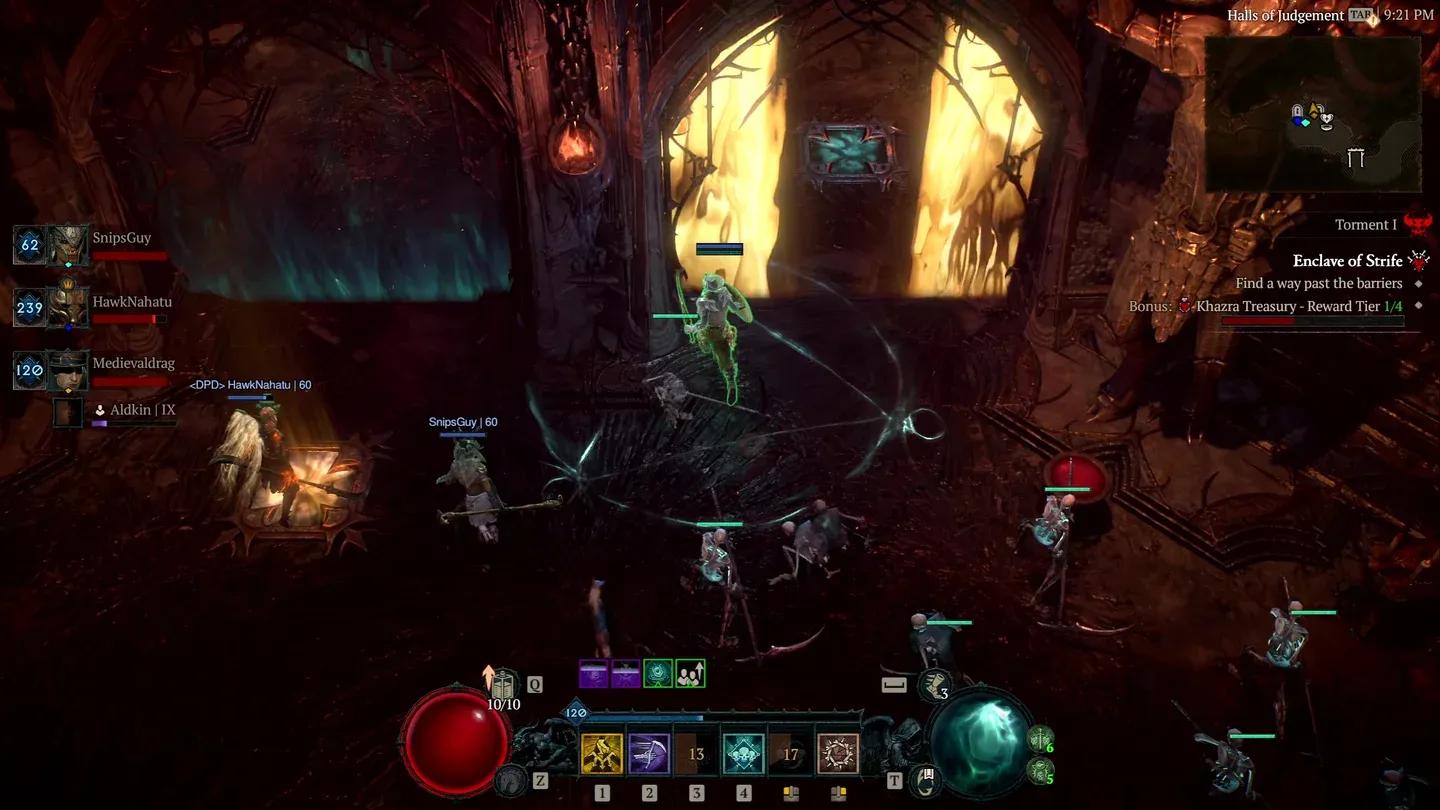Drink the healing potion
Viewport: 1440px width, 810px height.
click(505, 686)
